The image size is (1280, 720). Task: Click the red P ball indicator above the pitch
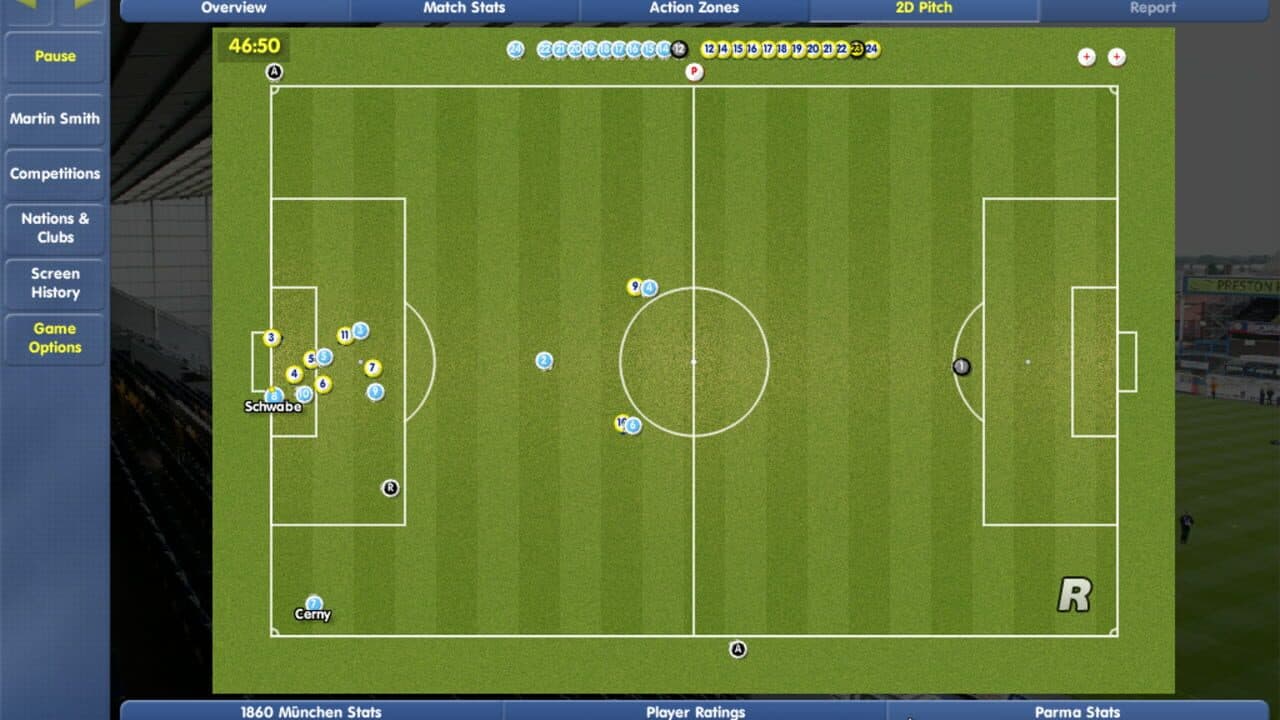(692, 72)
